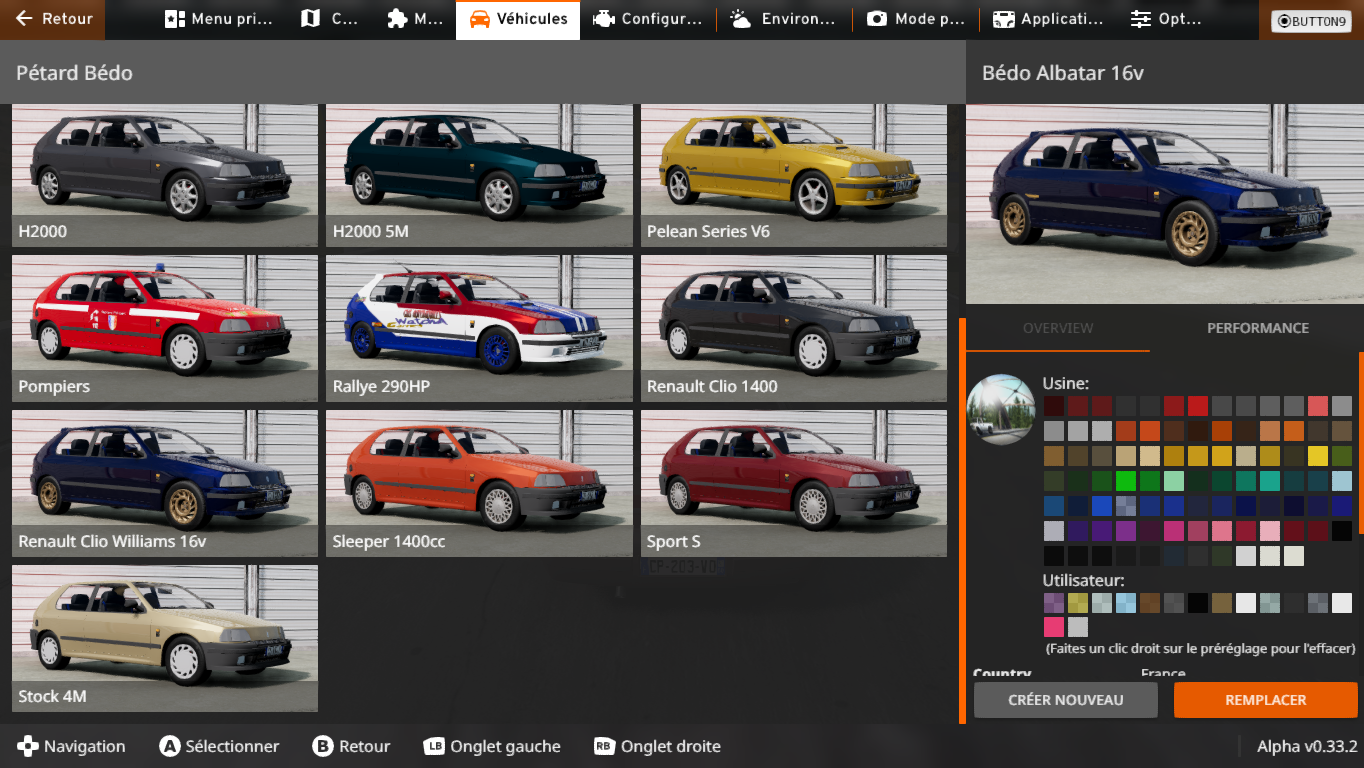Pick the Pompiers fire car
The width and height of the screenshot is (1364, 768).
[165, 329]
